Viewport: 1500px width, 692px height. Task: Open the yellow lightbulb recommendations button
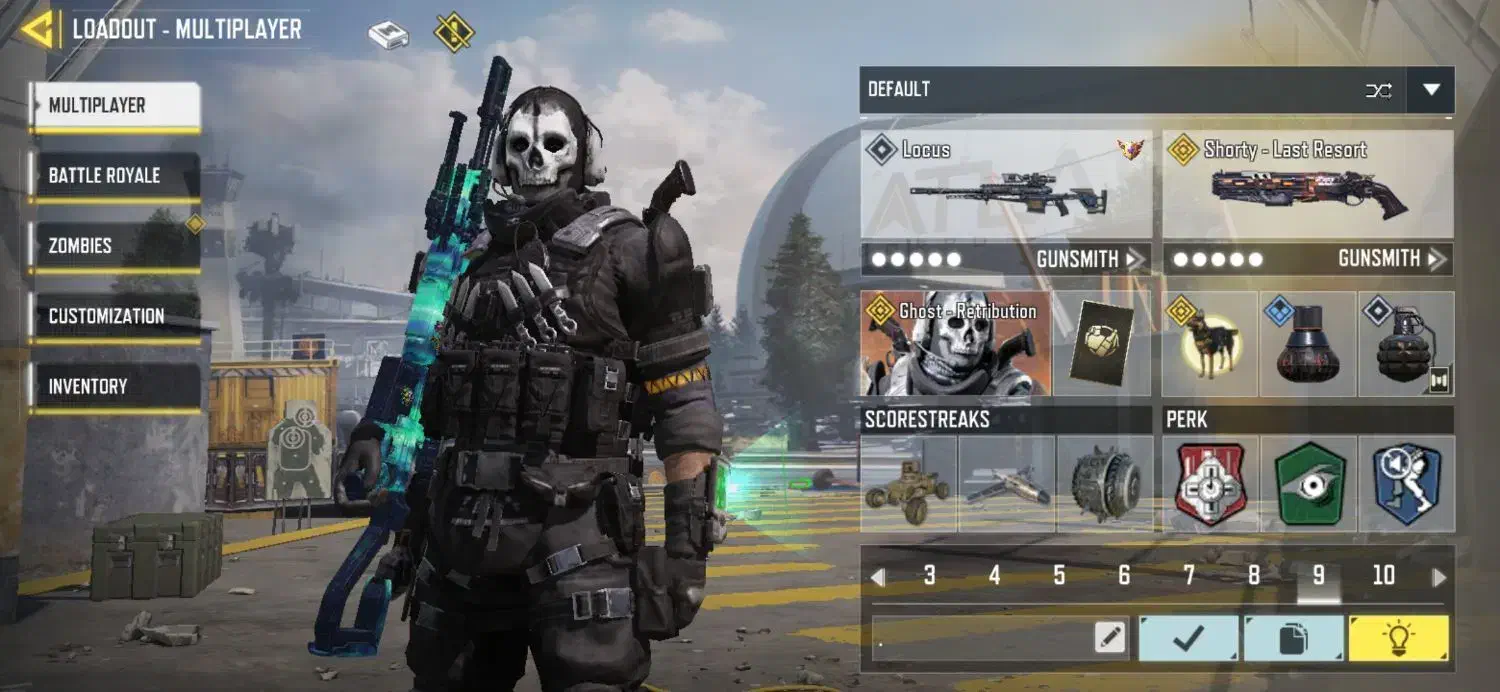tap(1398, 638)
